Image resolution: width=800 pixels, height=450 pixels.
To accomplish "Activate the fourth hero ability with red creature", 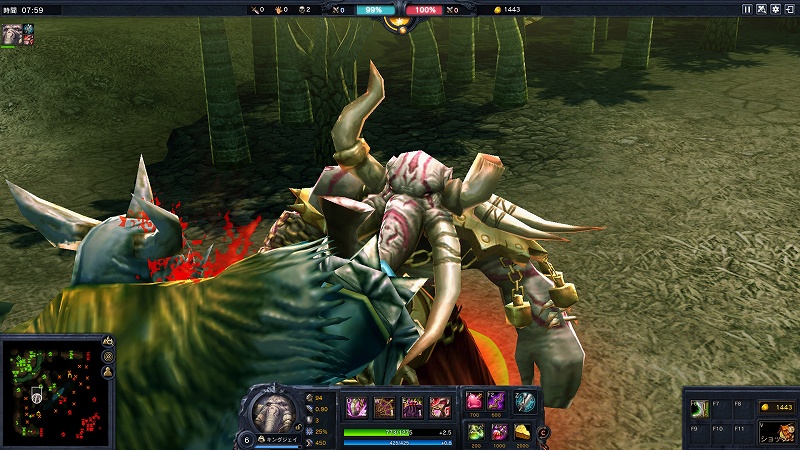I will pyautogui.click(x=440, y=407).
